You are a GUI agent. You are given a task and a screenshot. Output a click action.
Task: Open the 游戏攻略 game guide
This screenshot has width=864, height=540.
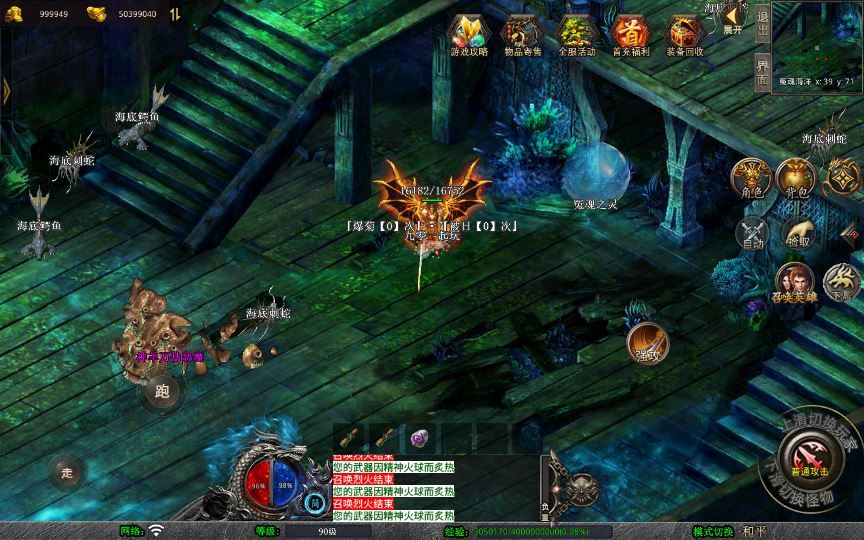coord(469,34)
